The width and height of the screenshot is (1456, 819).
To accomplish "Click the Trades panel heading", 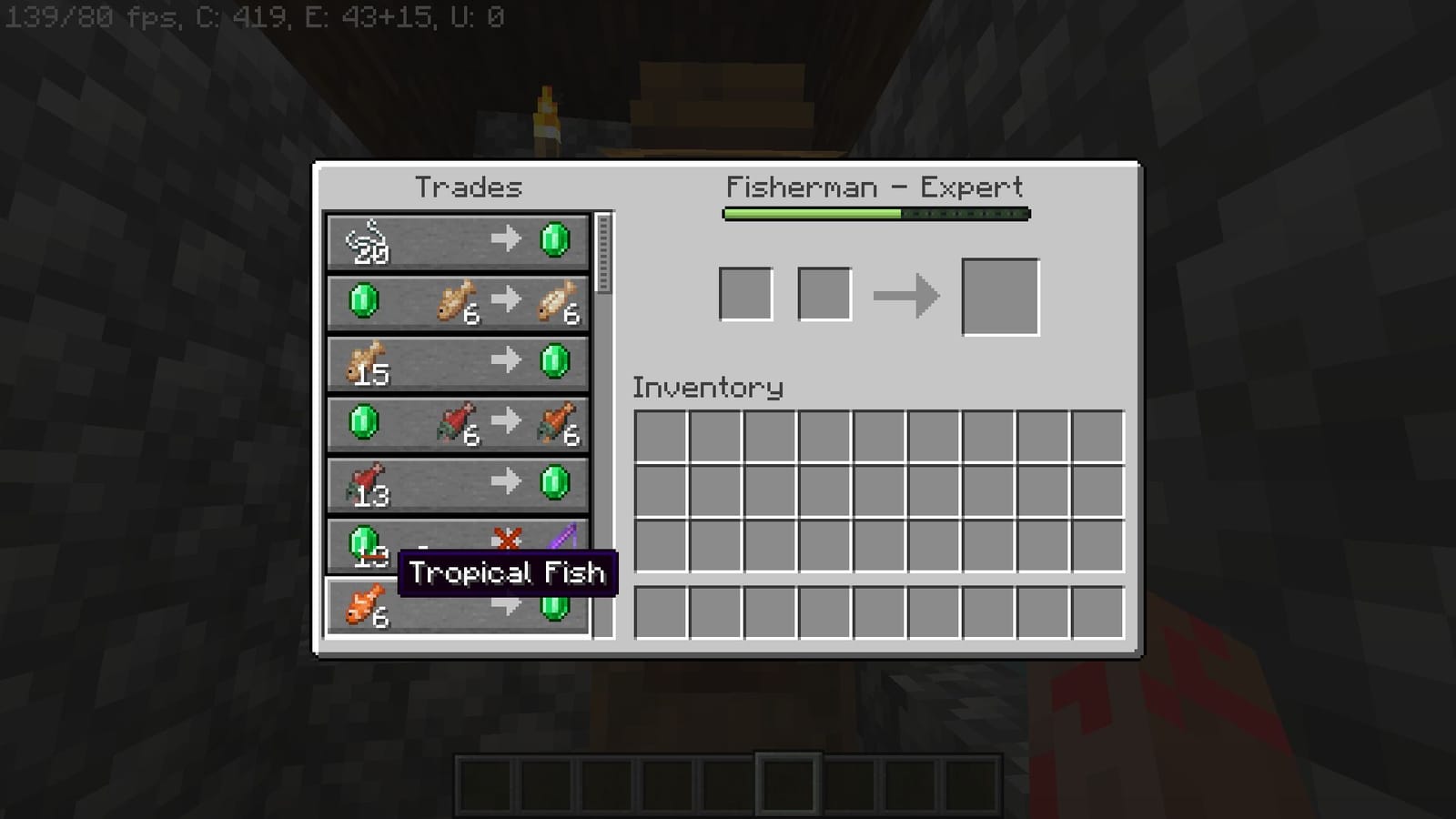I will (469, 187).
